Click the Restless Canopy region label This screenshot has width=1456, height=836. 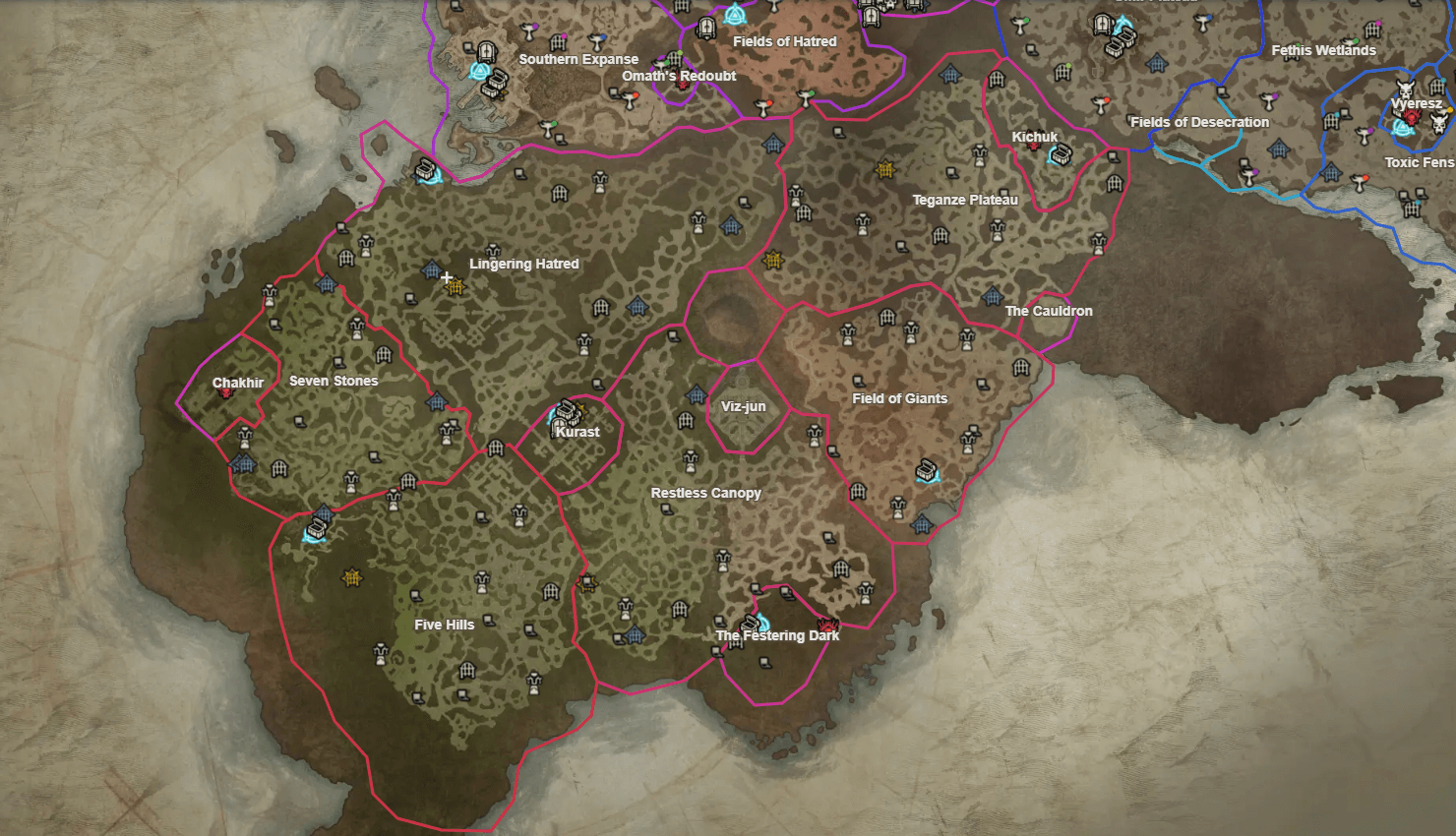click(707, 493)
